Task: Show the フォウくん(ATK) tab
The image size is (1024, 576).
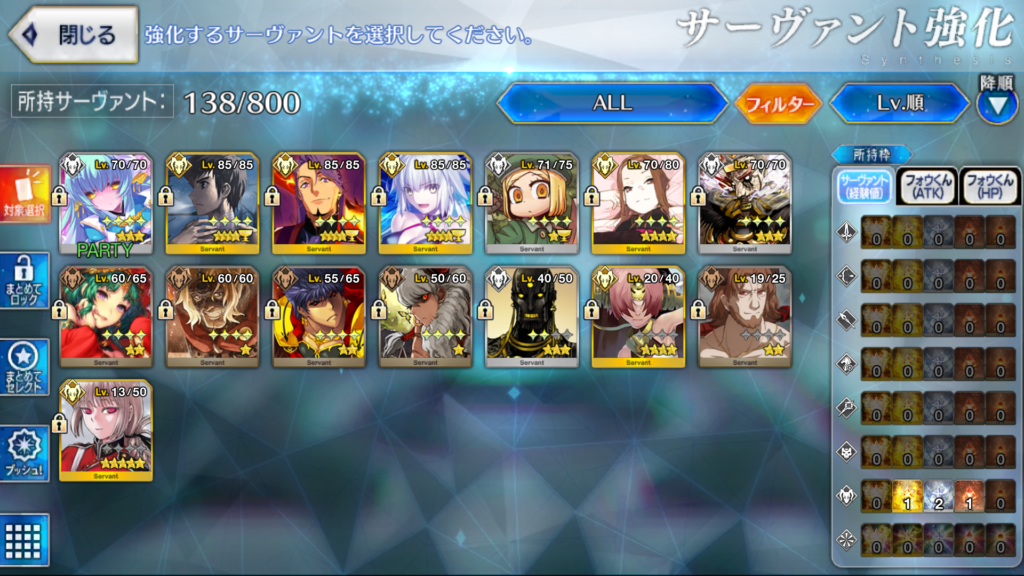Action: pyautogui.click(x=926, y=186)
